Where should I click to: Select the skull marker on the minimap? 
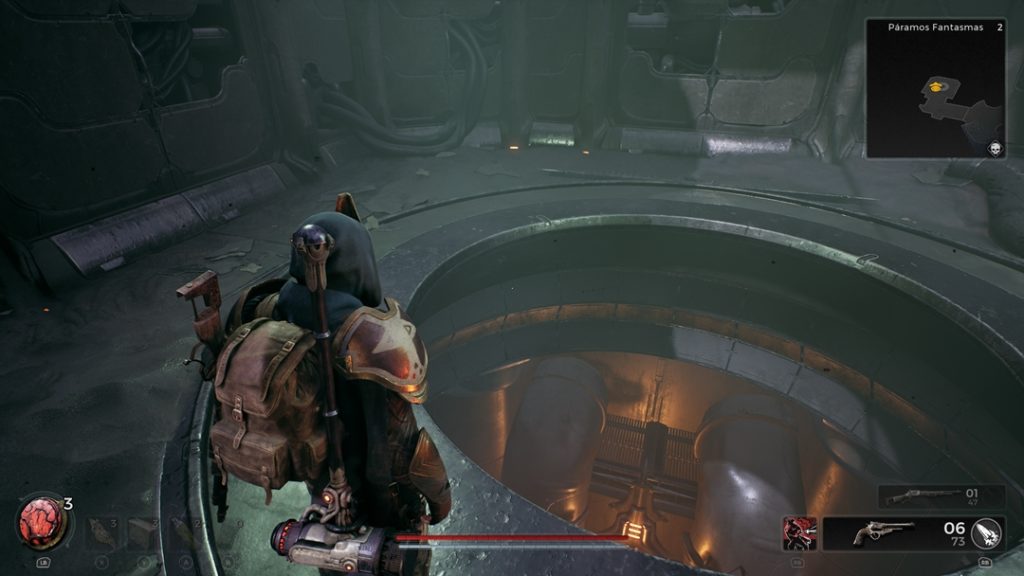point(995,148)
